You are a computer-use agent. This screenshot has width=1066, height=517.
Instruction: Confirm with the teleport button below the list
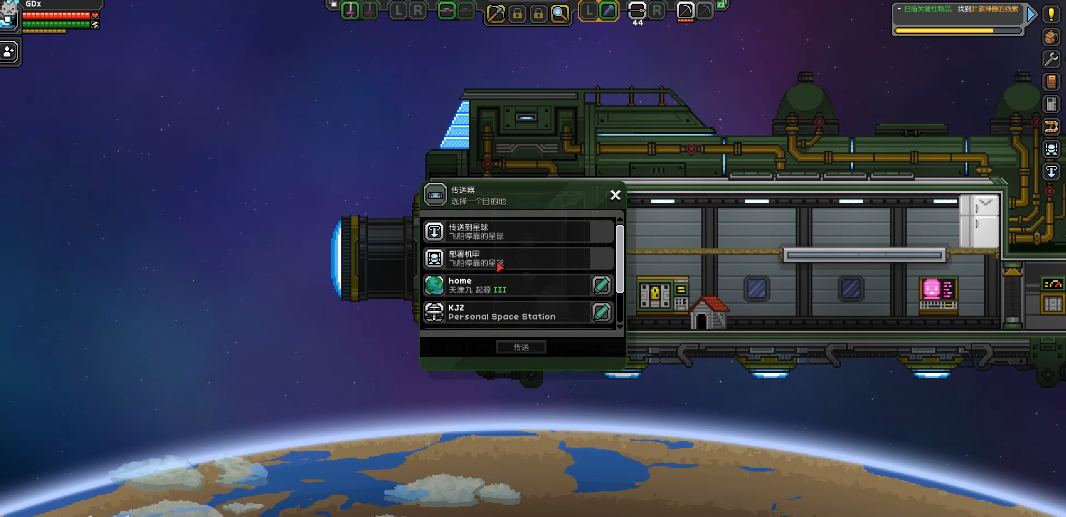(521, 347)
